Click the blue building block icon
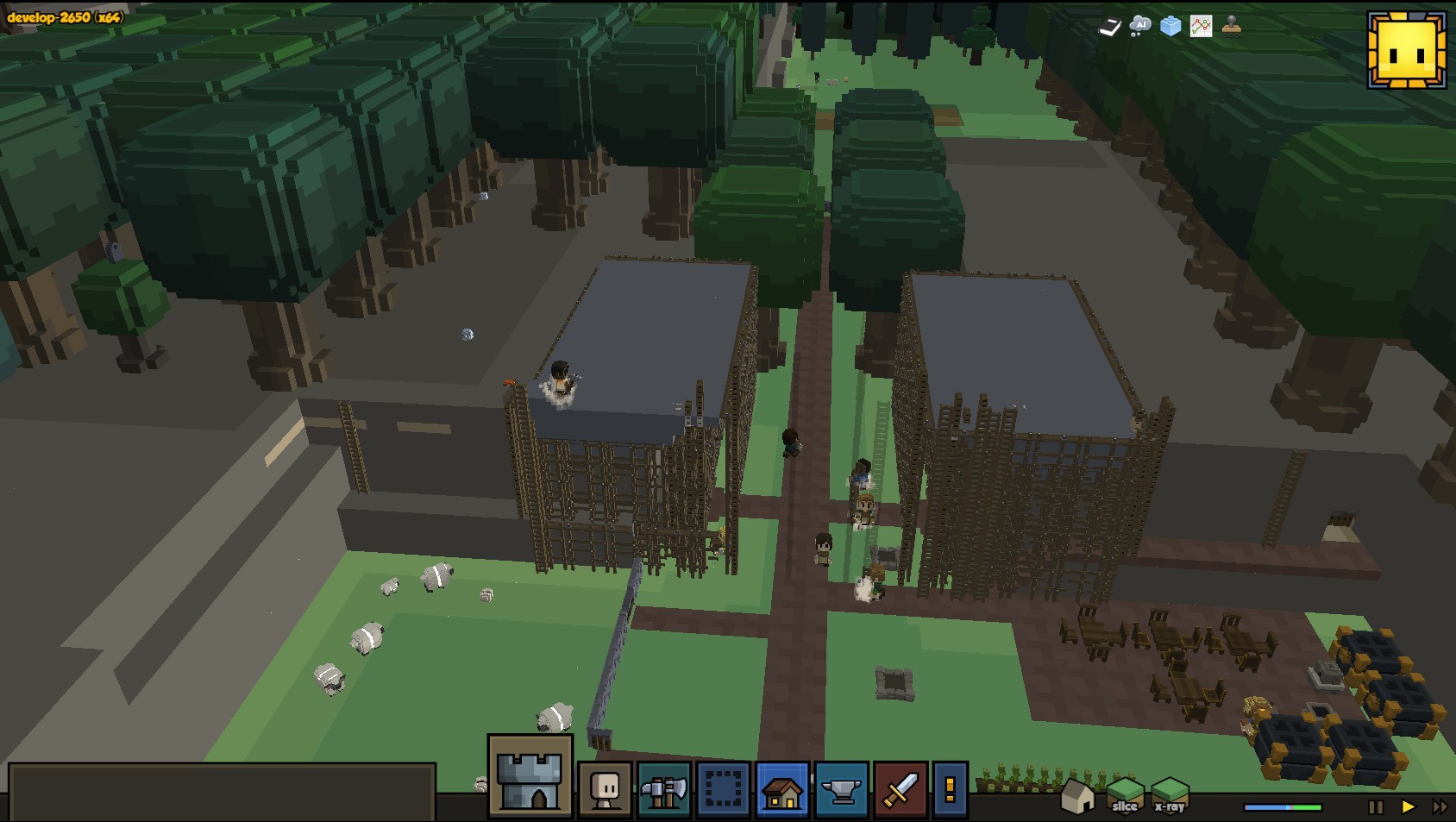Viewport: 1456px width, 822px height. coord(1170,26)
